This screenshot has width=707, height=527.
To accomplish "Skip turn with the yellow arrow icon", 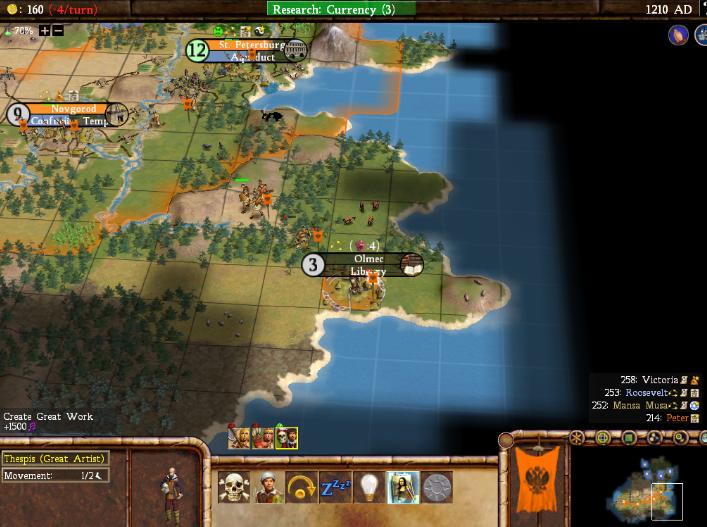I will coord(300,487).
